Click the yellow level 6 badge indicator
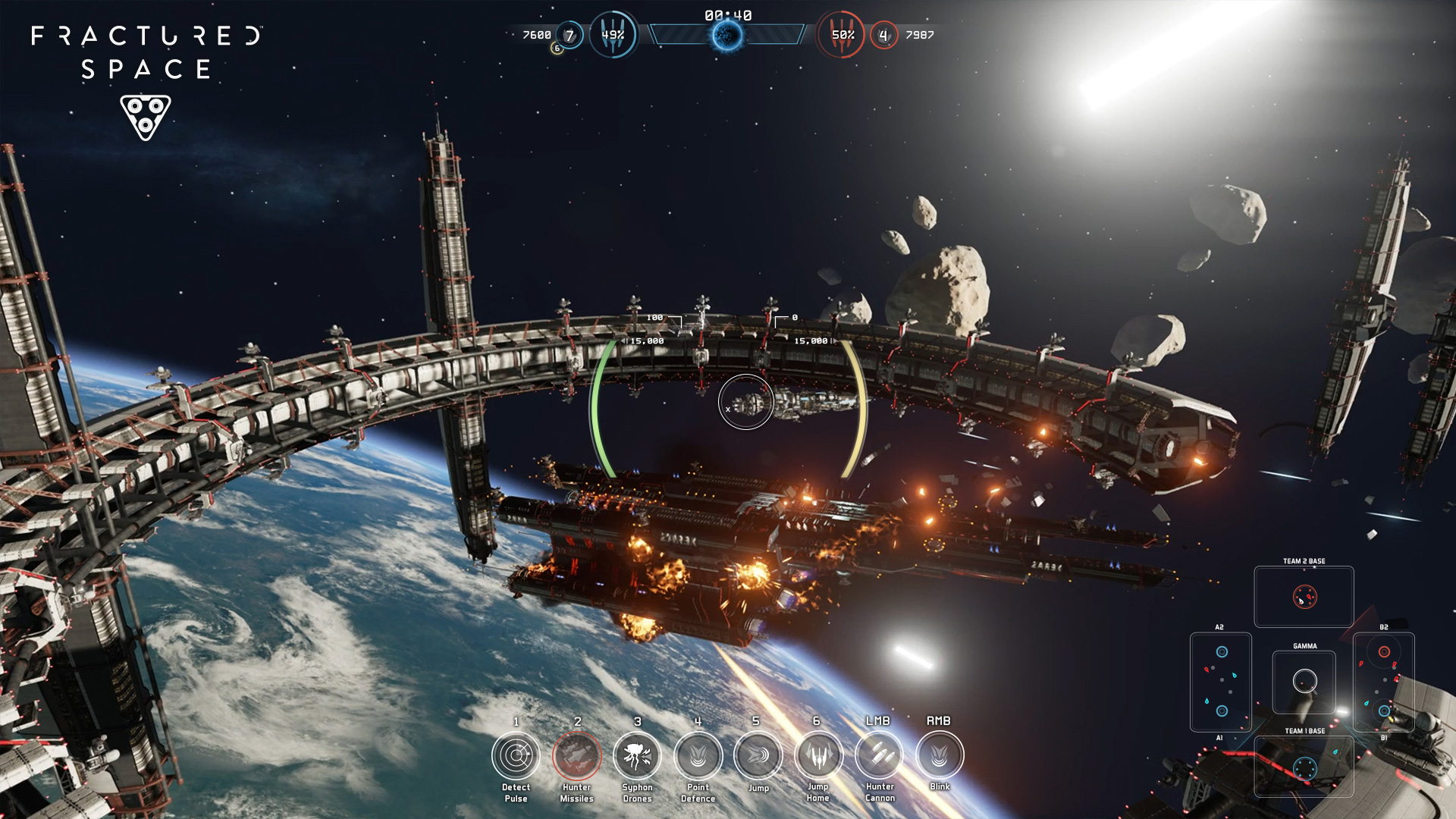The height and width of the screenshot is (819, 1456). (x=556, y=47)
